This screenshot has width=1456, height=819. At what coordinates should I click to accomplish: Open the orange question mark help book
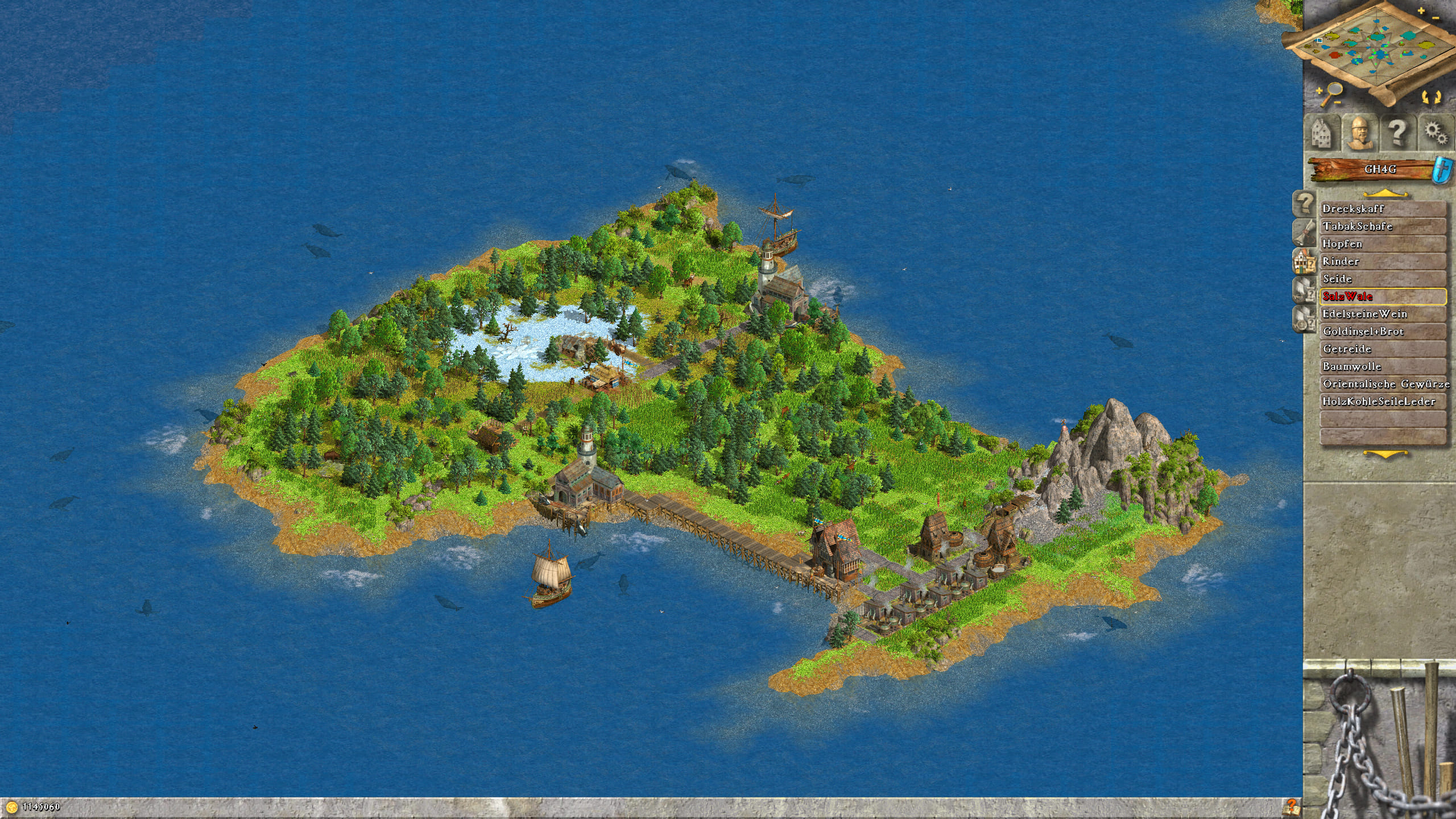(x=1291, y=807)
